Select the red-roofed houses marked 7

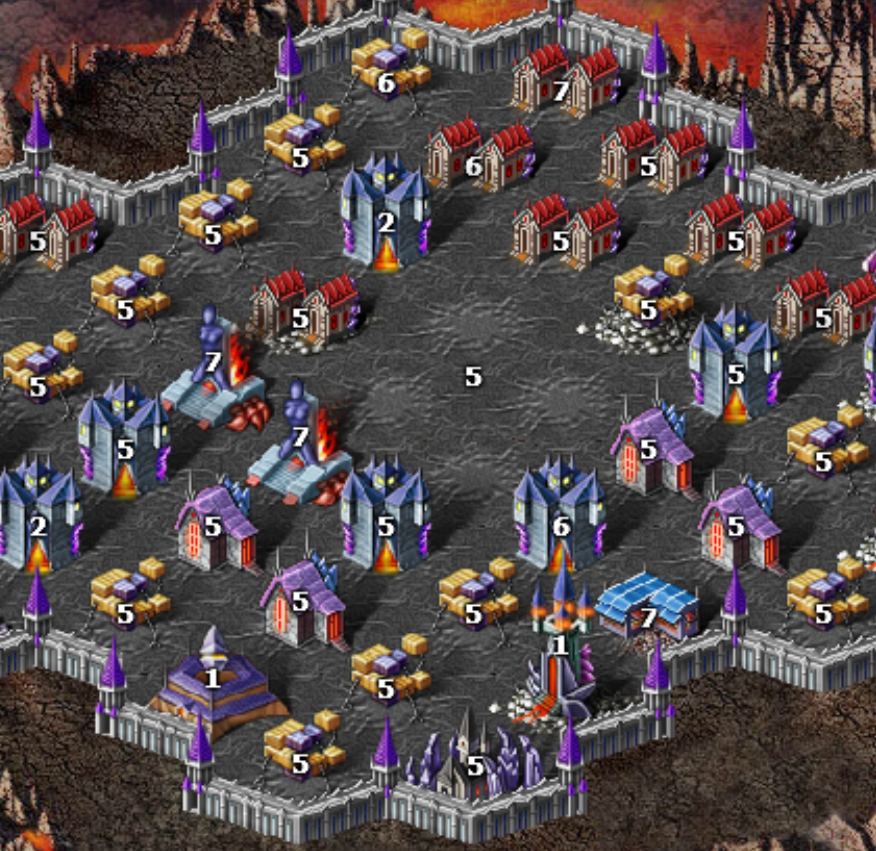[561, 78]
